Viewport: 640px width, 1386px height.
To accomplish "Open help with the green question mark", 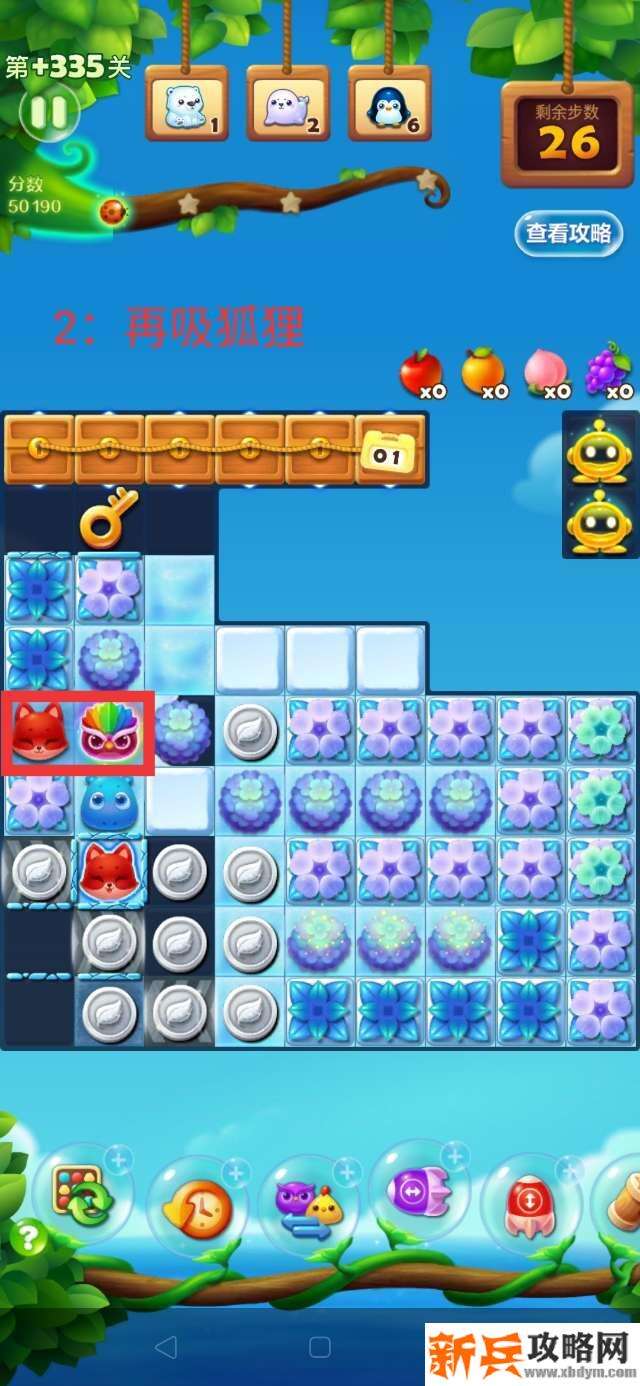I will (x=27, y=1240).
